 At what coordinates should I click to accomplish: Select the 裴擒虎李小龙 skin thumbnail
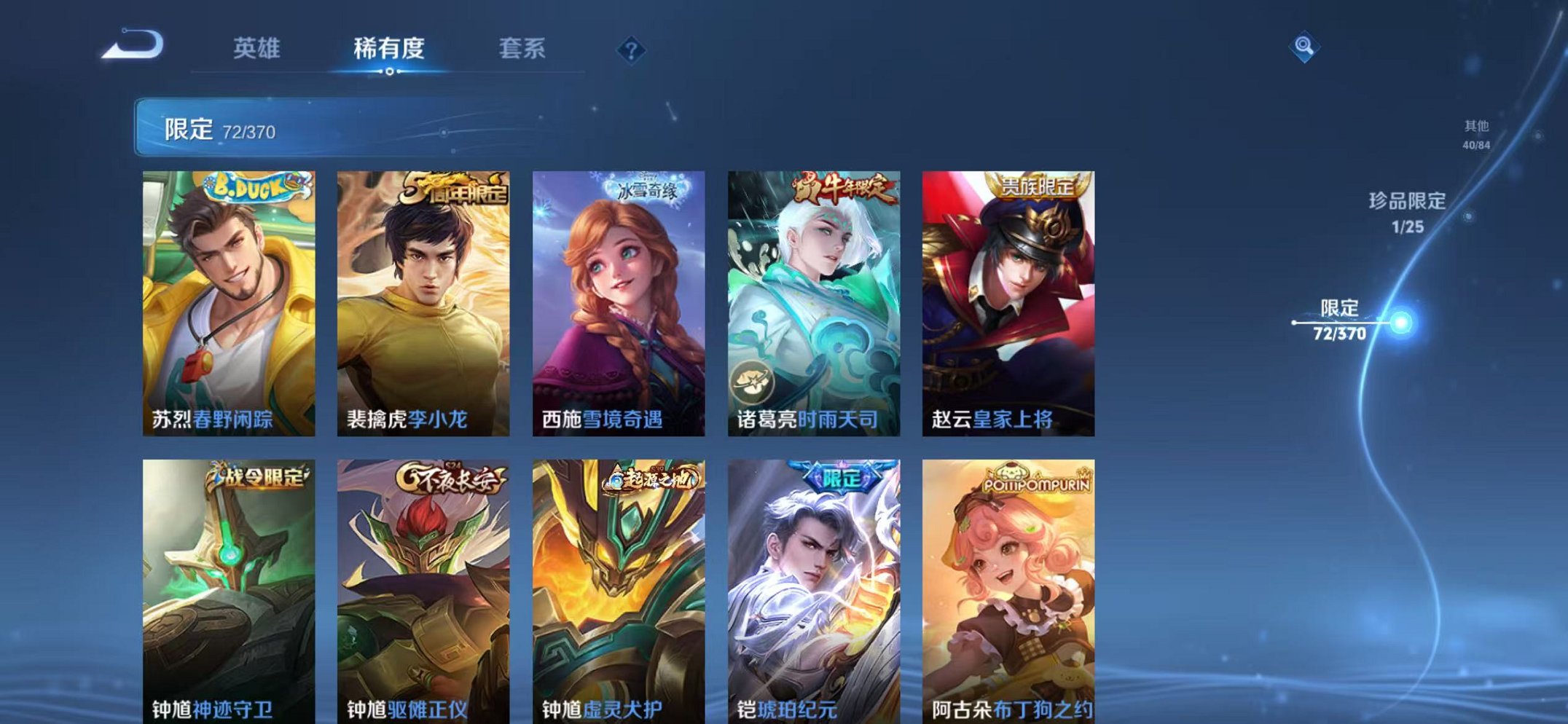(423, 299)
